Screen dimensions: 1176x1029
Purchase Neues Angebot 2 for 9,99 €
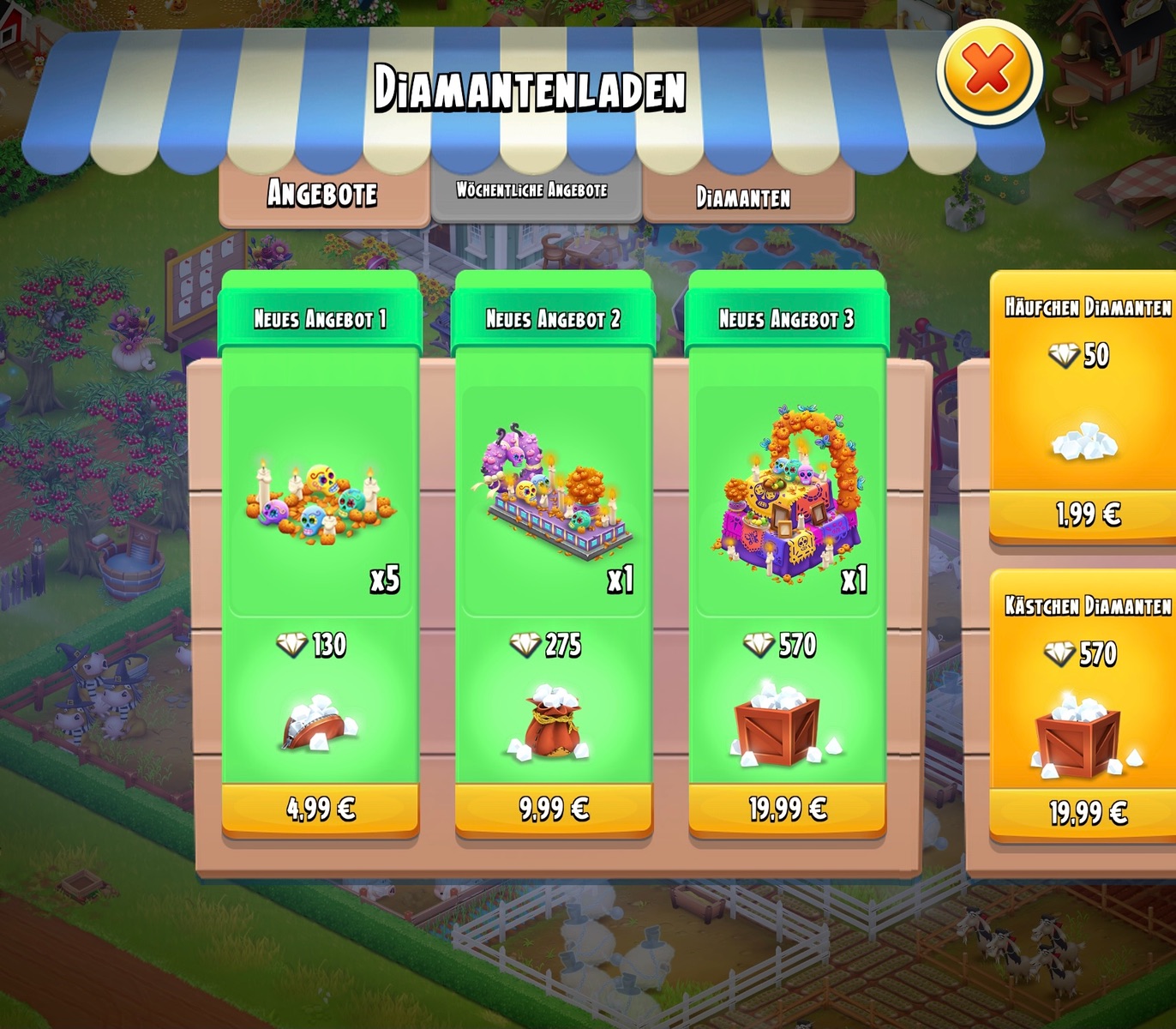[x=554, y=809]
